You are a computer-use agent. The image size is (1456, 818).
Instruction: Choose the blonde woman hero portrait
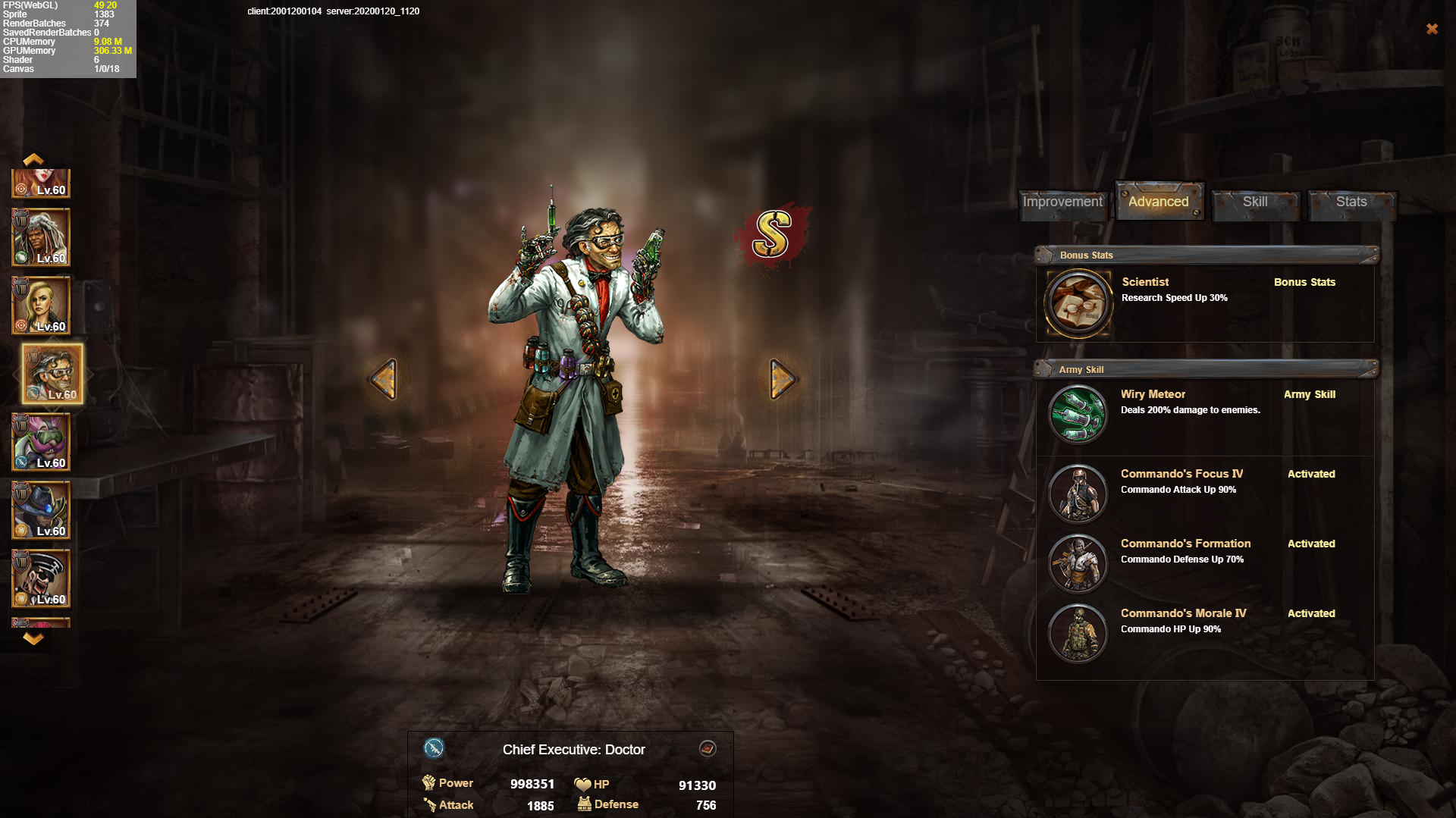click(42, 306)
